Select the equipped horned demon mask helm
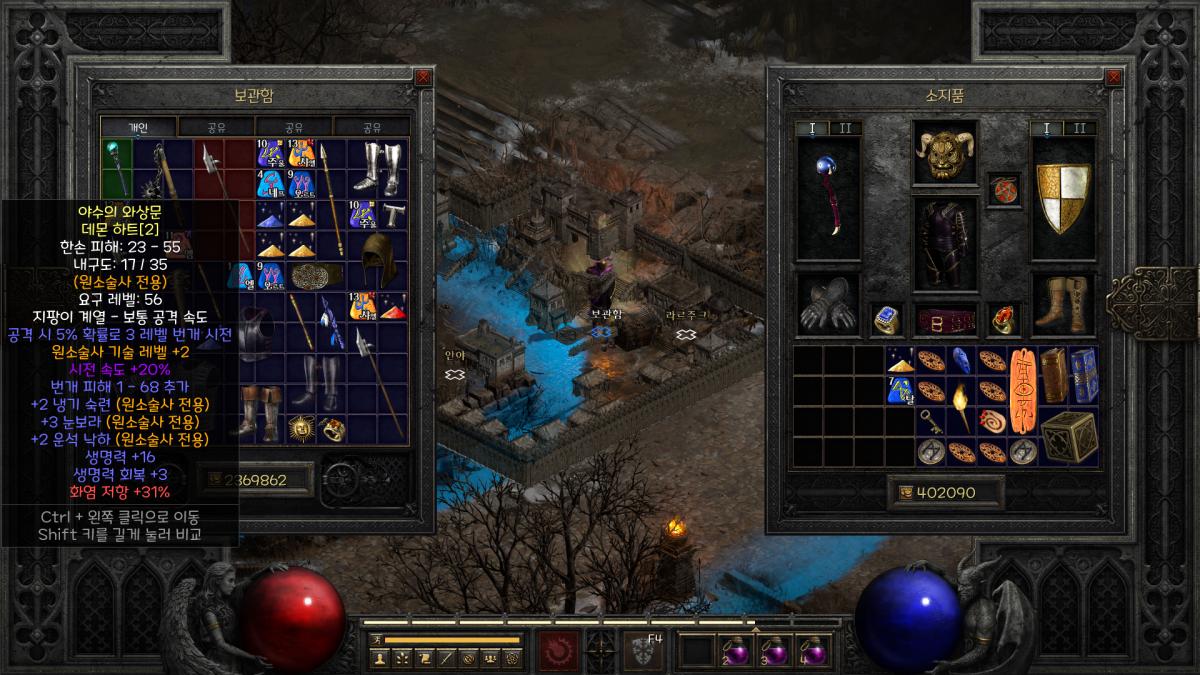 [945, 153]
